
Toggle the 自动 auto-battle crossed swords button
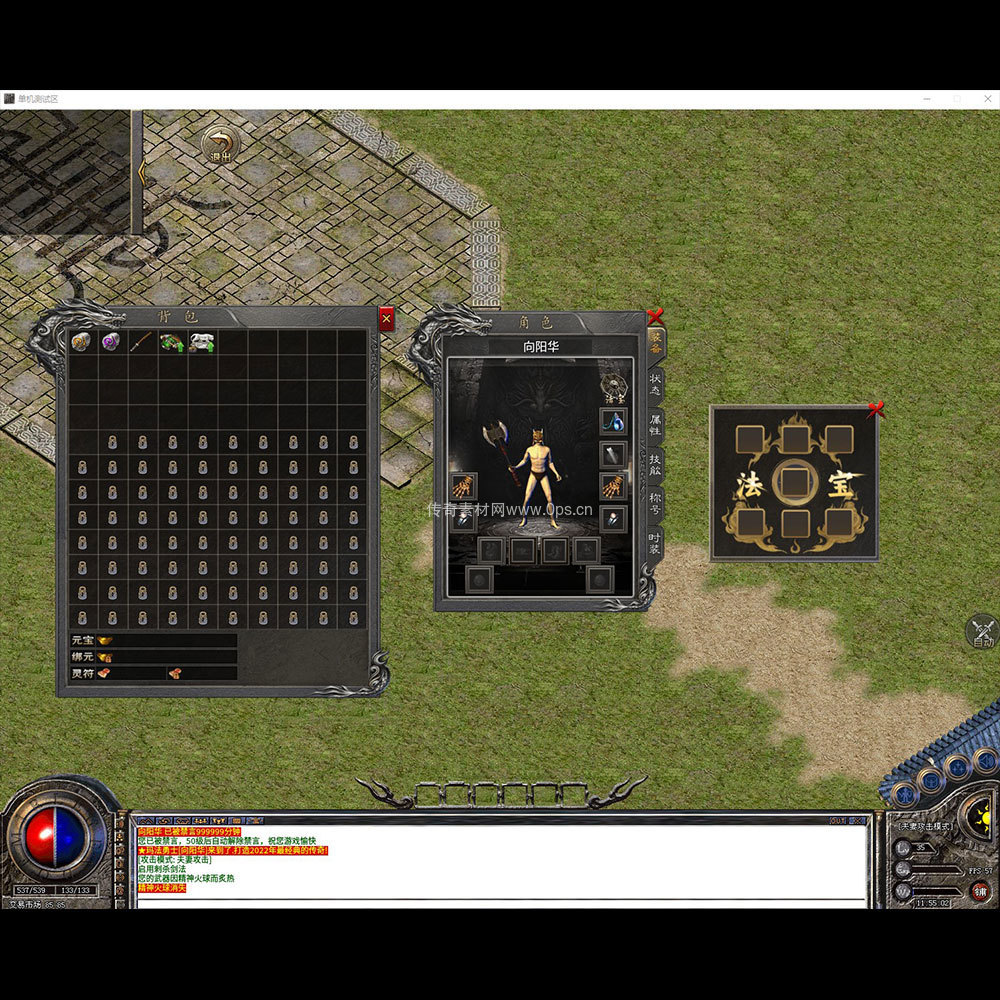pyautogui.click(x=983, y=632)
